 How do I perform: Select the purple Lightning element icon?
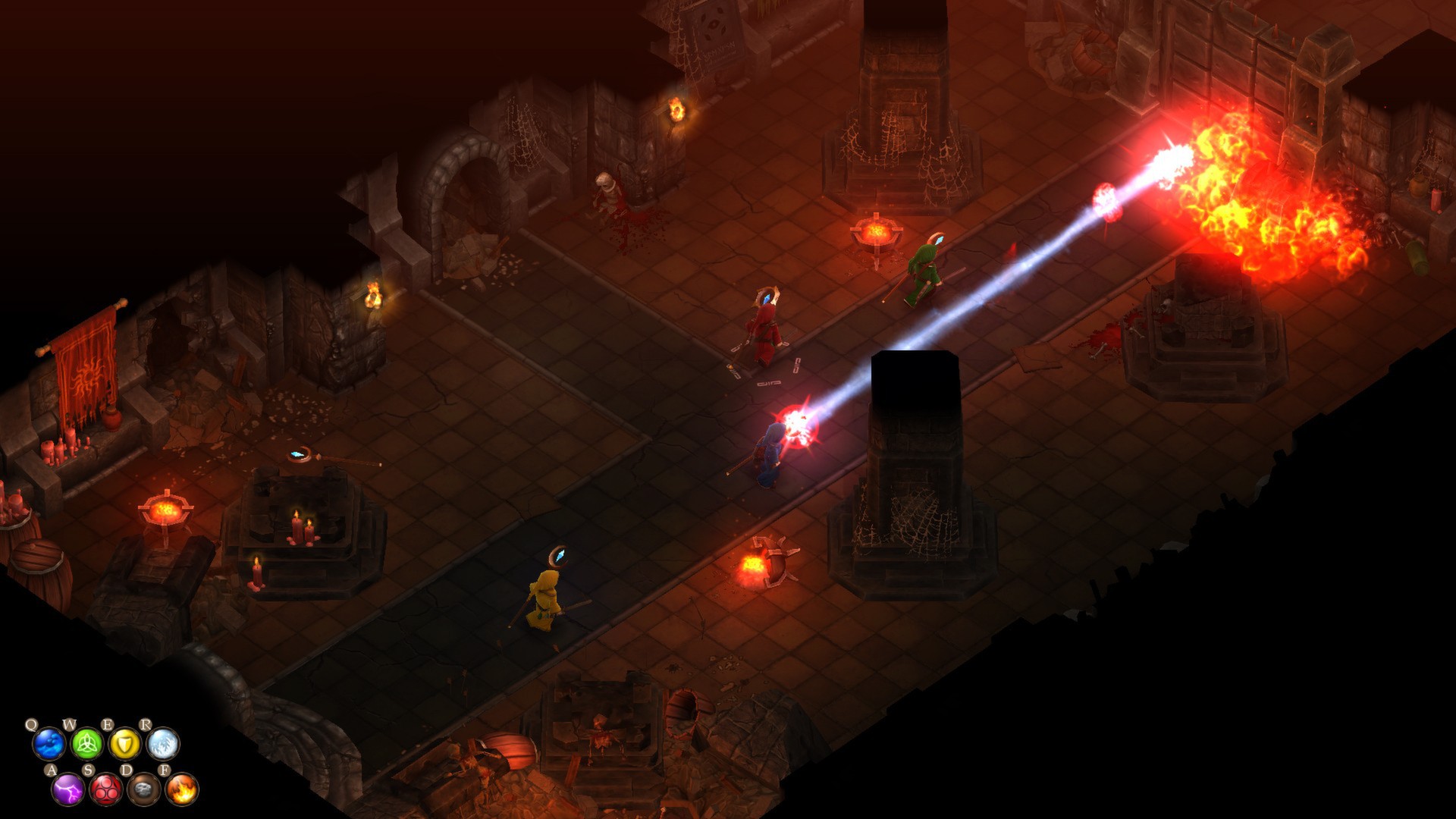67,789
